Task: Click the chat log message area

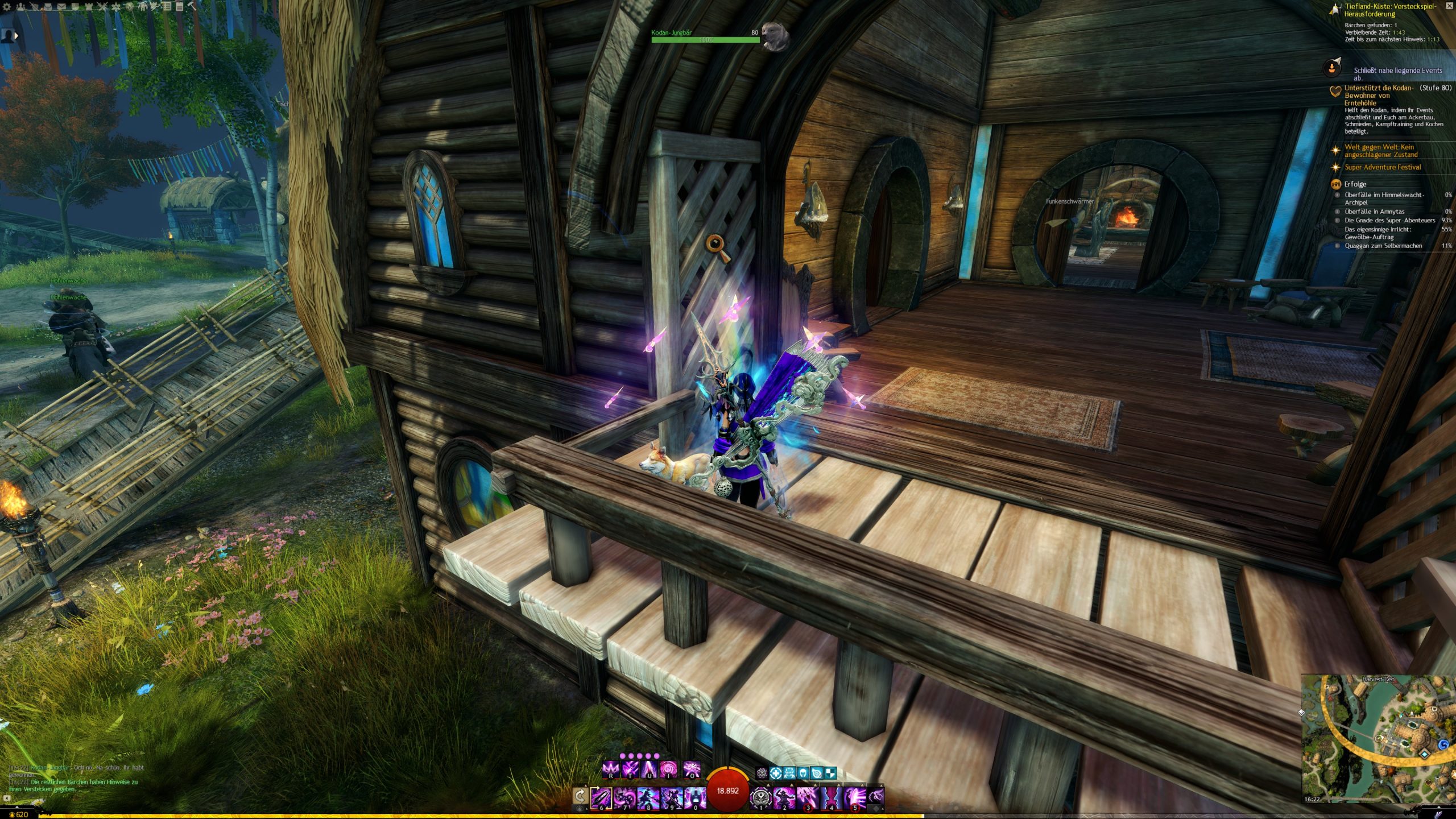Action: [x=74, y=778]
